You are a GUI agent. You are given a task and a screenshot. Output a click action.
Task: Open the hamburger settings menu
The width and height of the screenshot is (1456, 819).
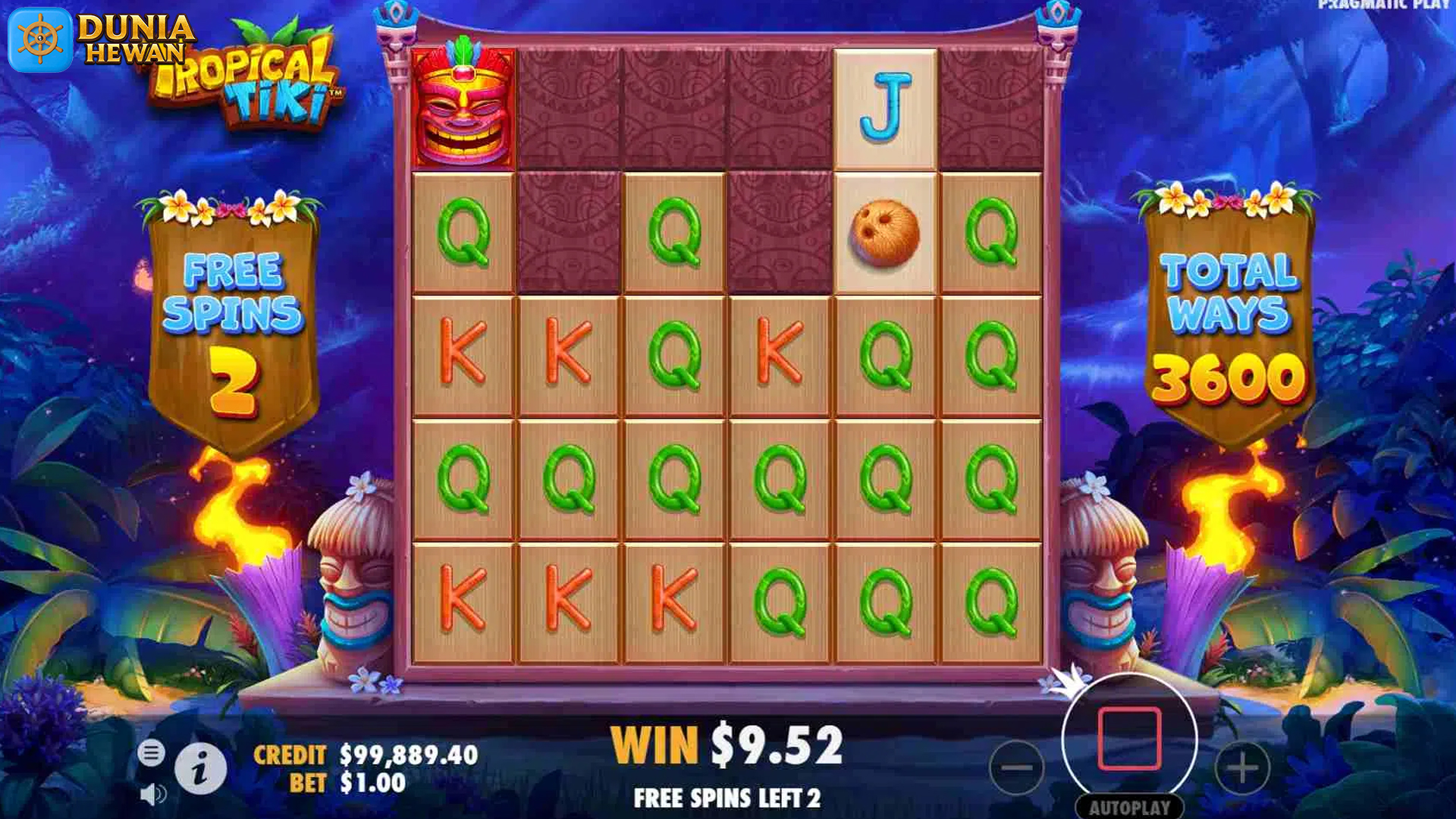151,753
